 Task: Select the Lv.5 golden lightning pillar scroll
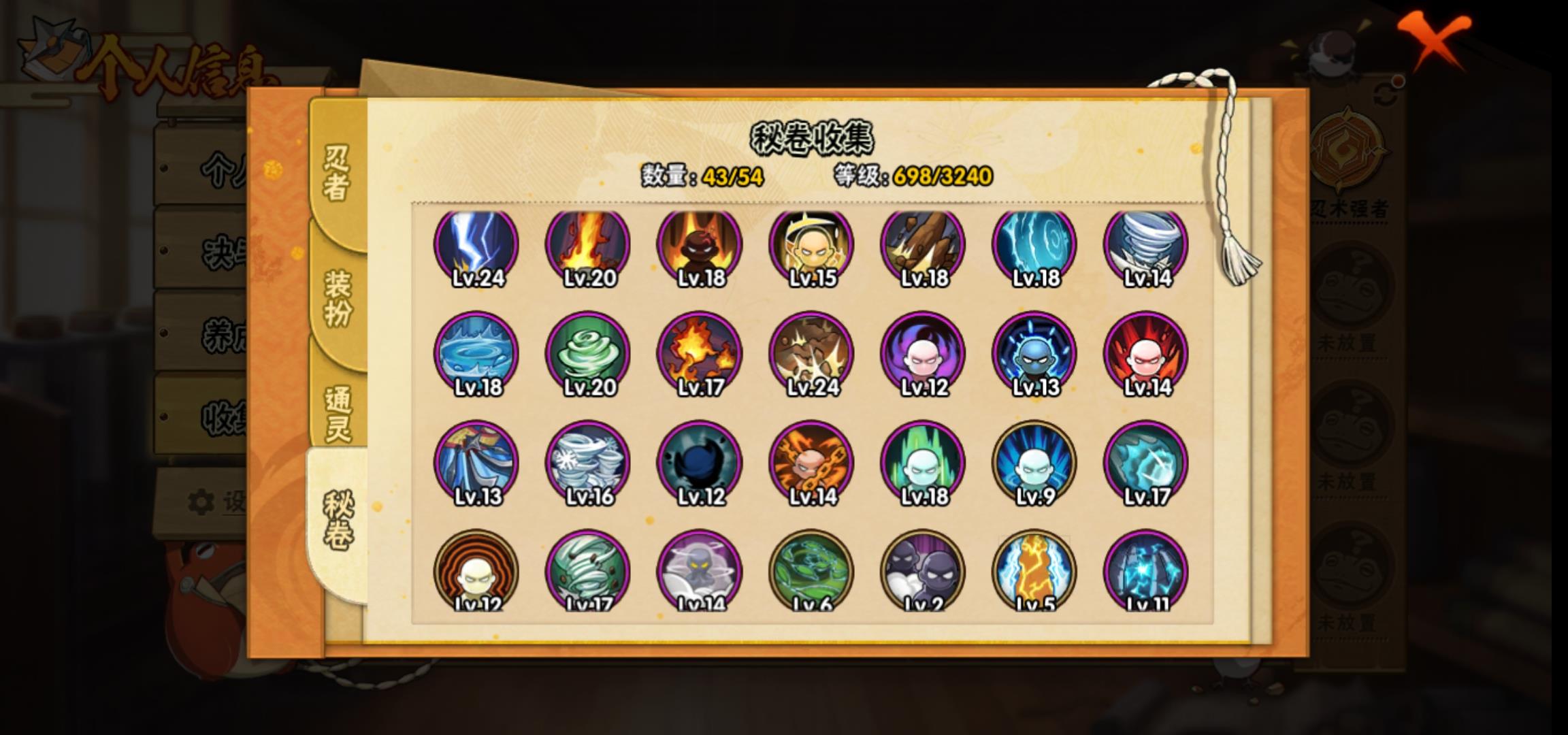[1034, 572]
